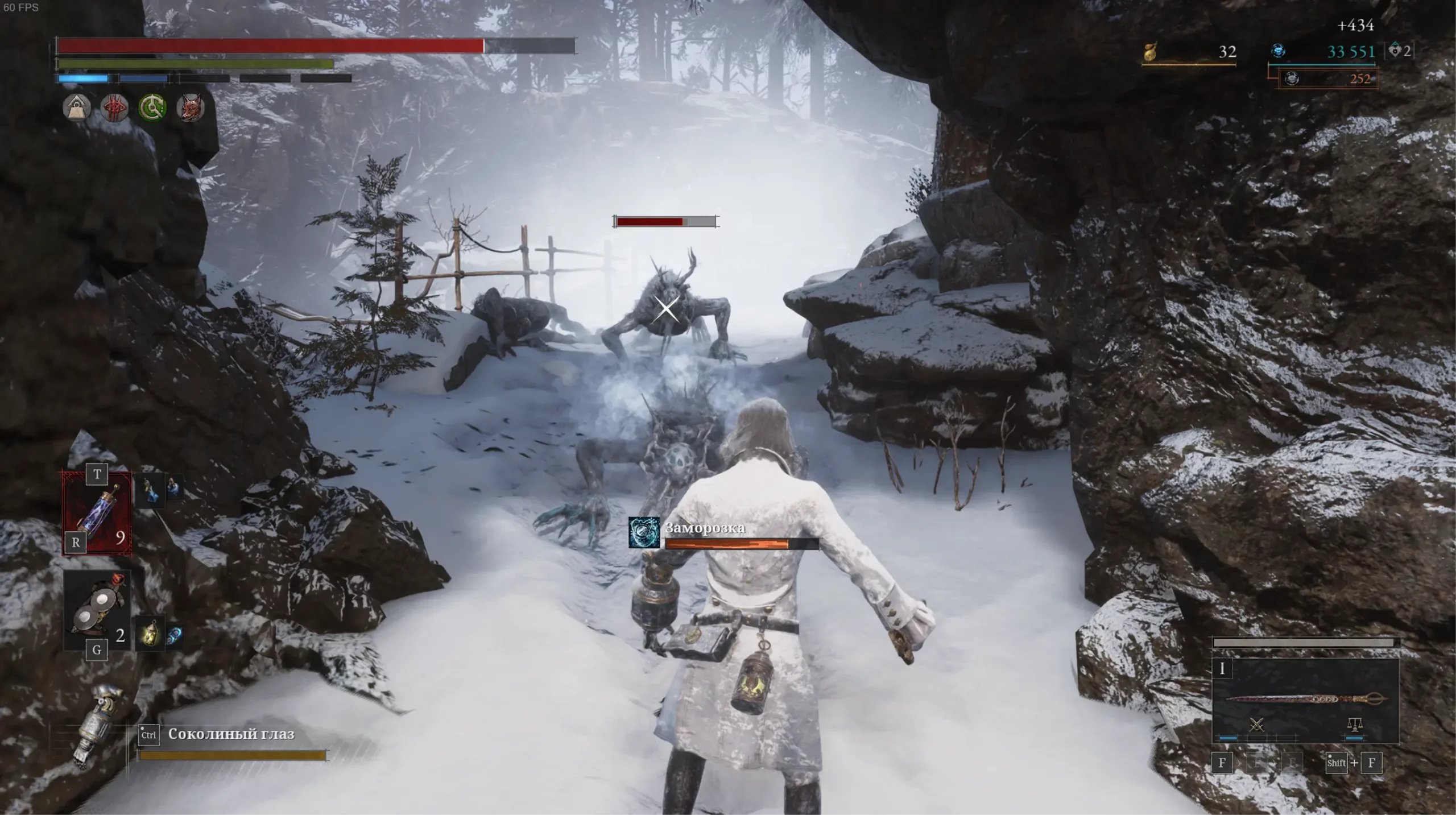1456x815 pixels.
Task: Click the scales fable art icon
Action: pyautogui.click(x=1355, y=725)
